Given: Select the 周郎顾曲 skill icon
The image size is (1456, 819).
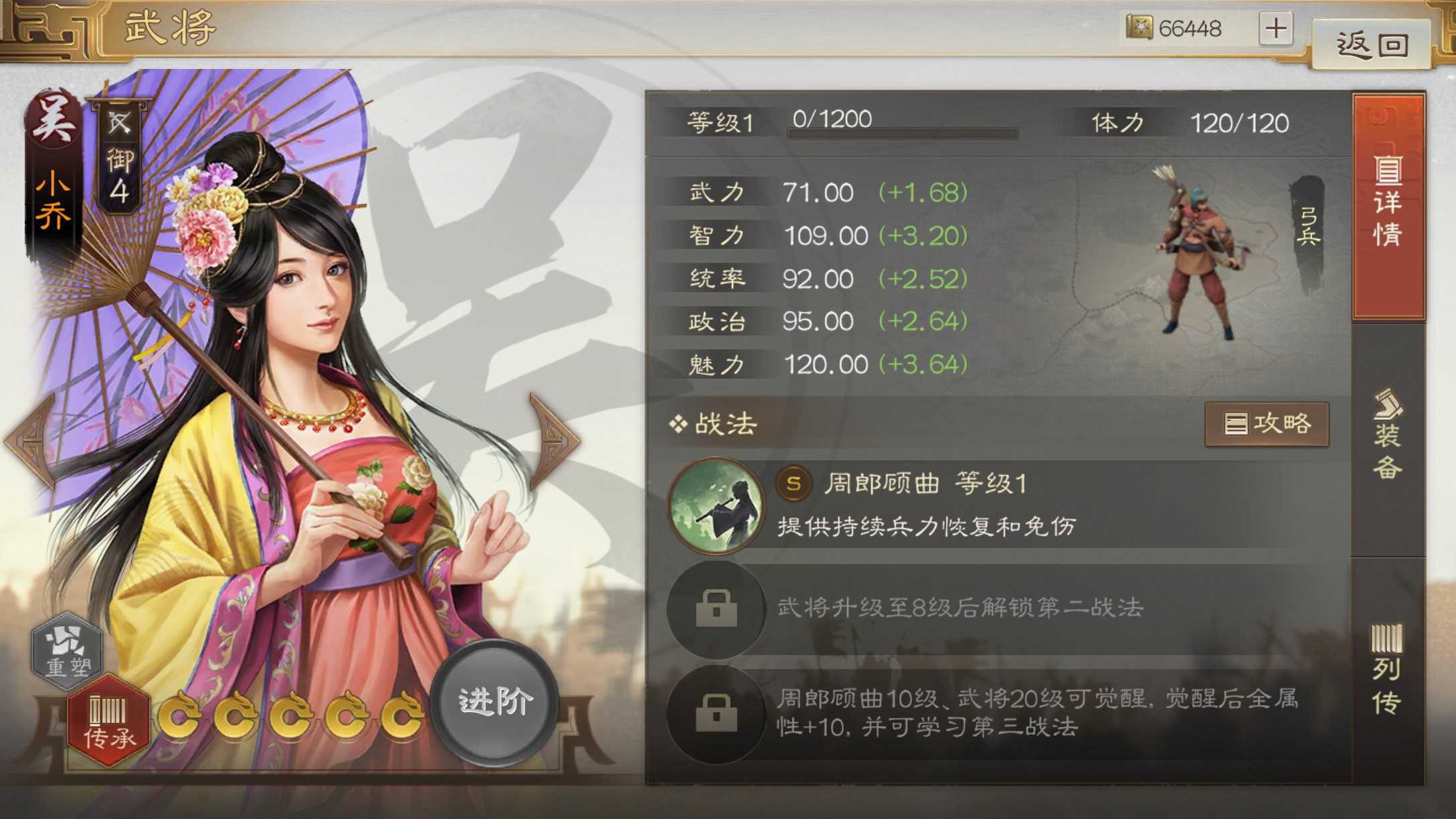Looking at the screenshot, I should (716, 507).
